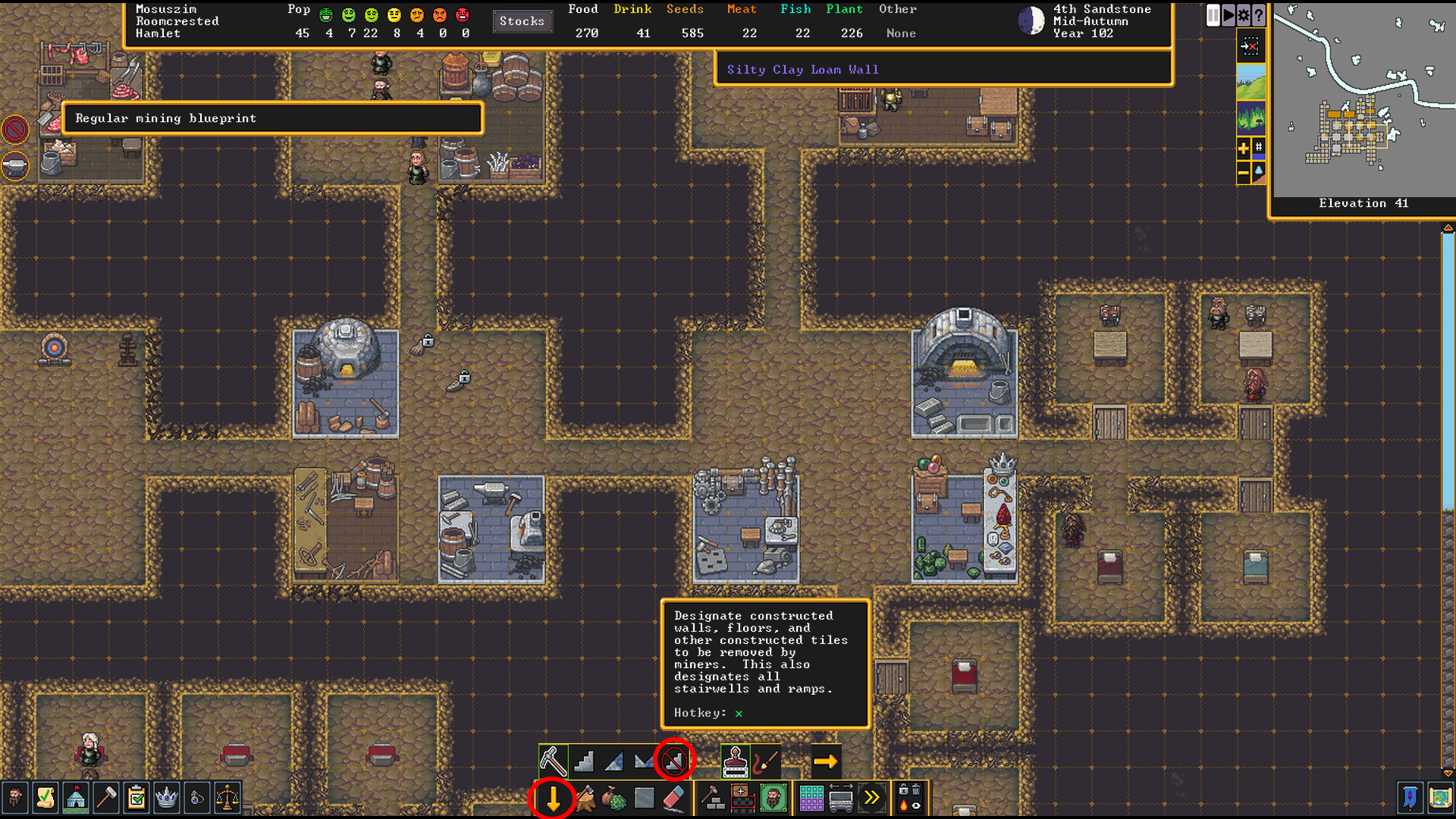Screen dimensions: 1456x819
Task: Select the remove designation tool
Action: (673, 759)
